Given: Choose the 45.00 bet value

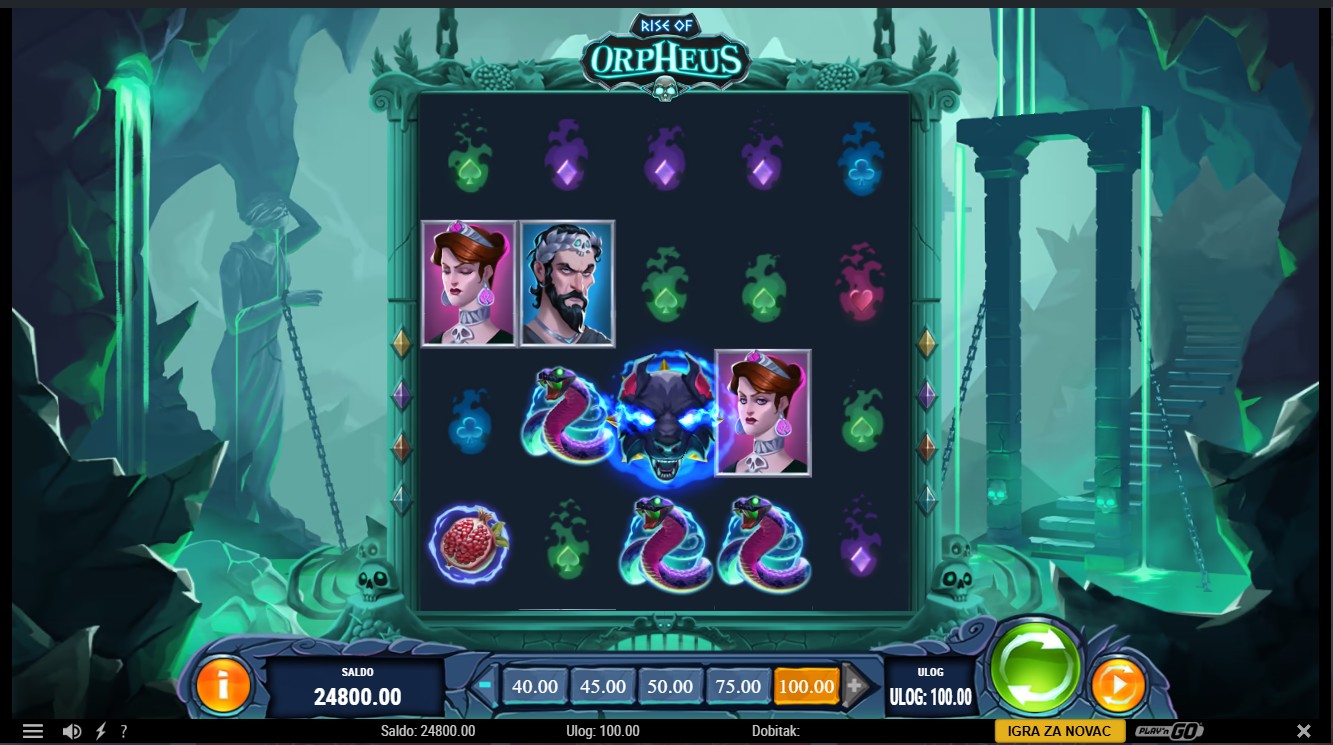Looking at the screenshot, I should (603, 687).
